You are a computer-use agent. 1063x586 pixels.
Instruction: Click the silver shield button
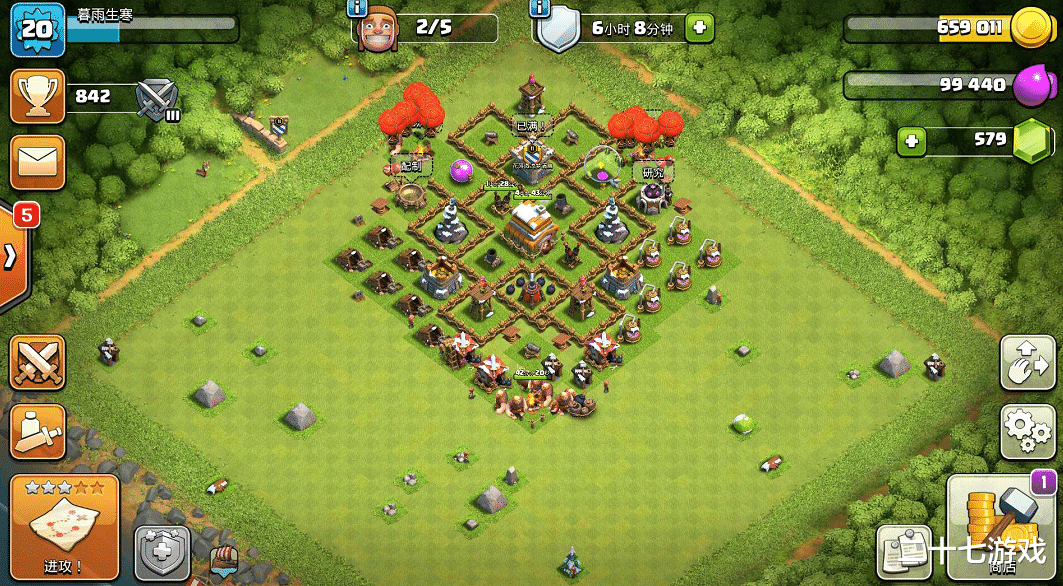[x=161, y=553]
